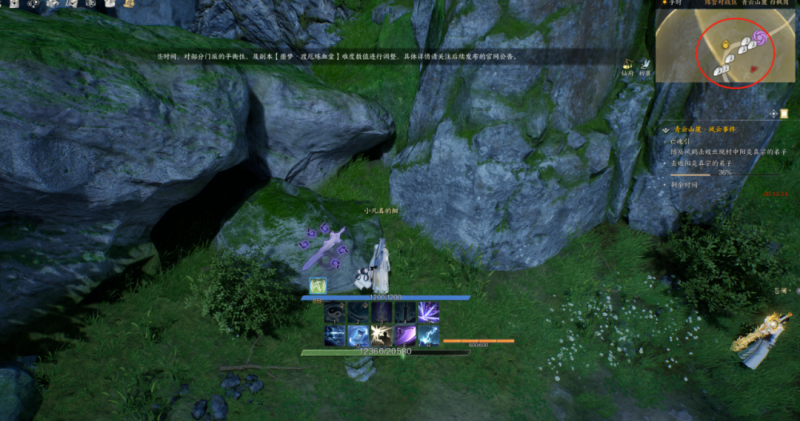Trigger the purple blade slash skill
The height and width of the screenshot is (421, 800).
[x=404, y=335]
